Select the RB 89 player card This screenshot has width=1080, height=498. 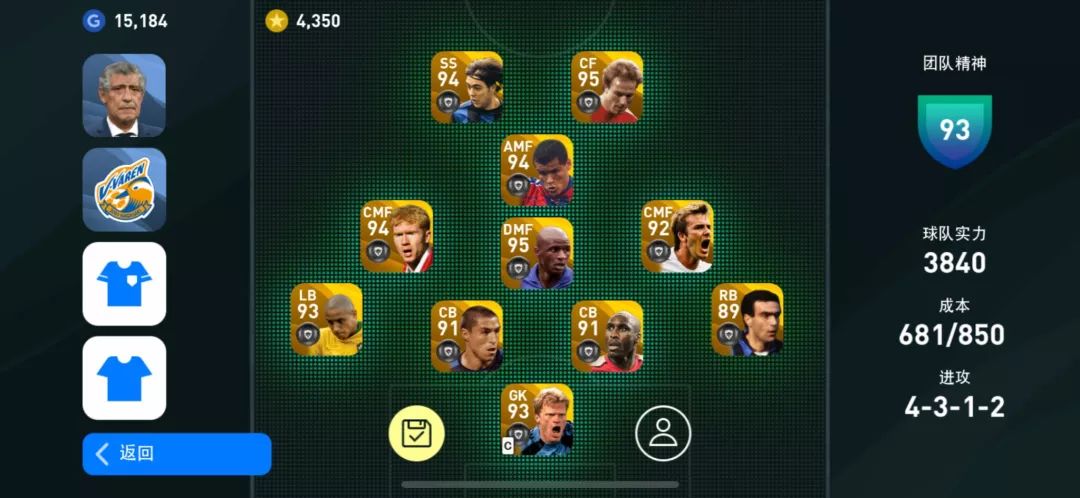point(747,320)
